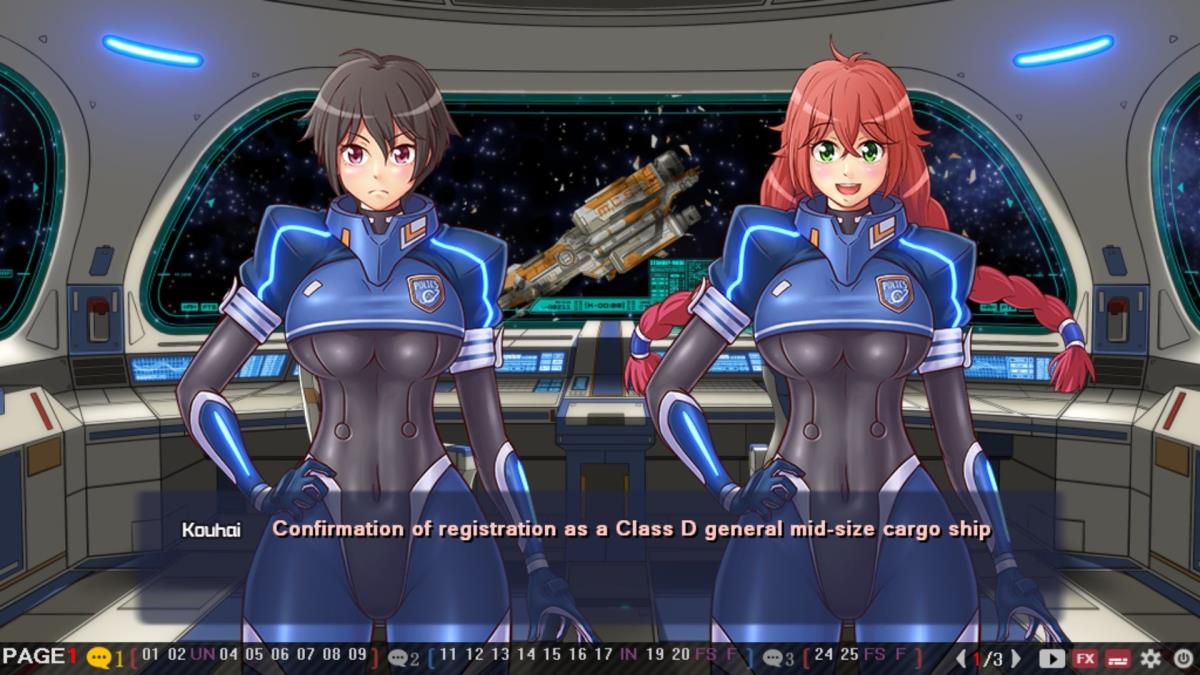Go to the previous page arrow
This screenshot has height=675, width=1200.
961,658
